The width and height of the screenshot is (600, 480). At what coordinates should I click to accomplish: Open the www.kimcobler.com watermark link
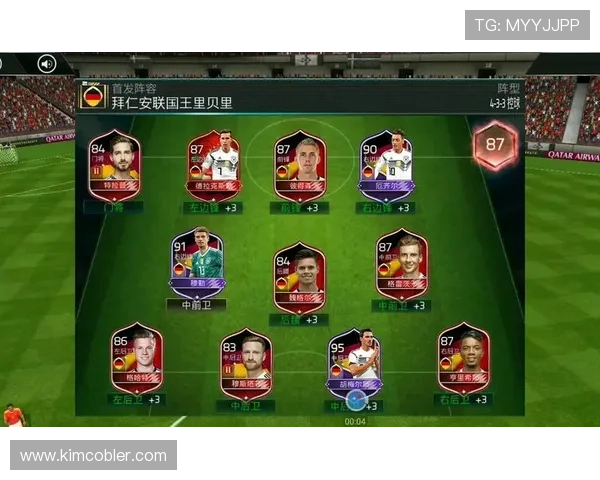click(94, 456)
